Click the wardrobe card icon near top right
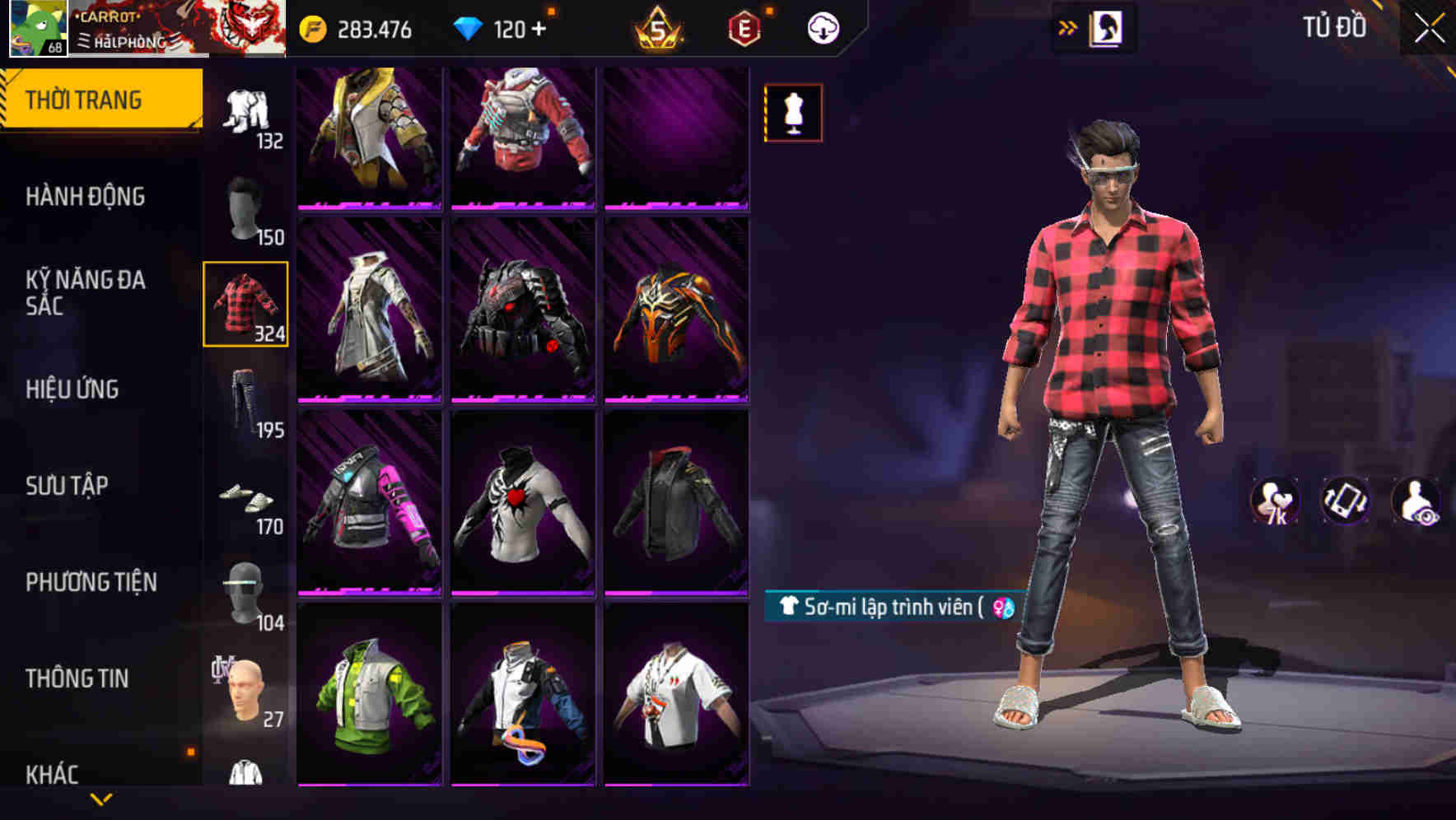The width and height of the screenshot is (1456, 820). pos(1104,27)
